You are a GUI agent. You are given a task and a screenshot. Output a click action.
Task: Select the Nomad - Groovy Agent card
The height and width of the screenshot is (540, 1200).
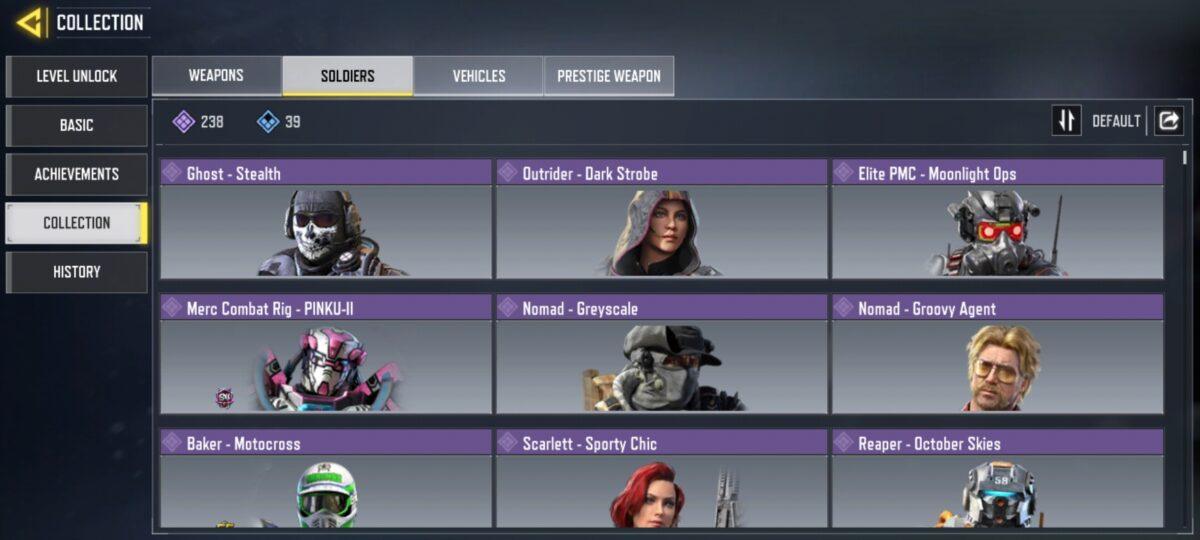pyautogui.click(x=998, y=354)
